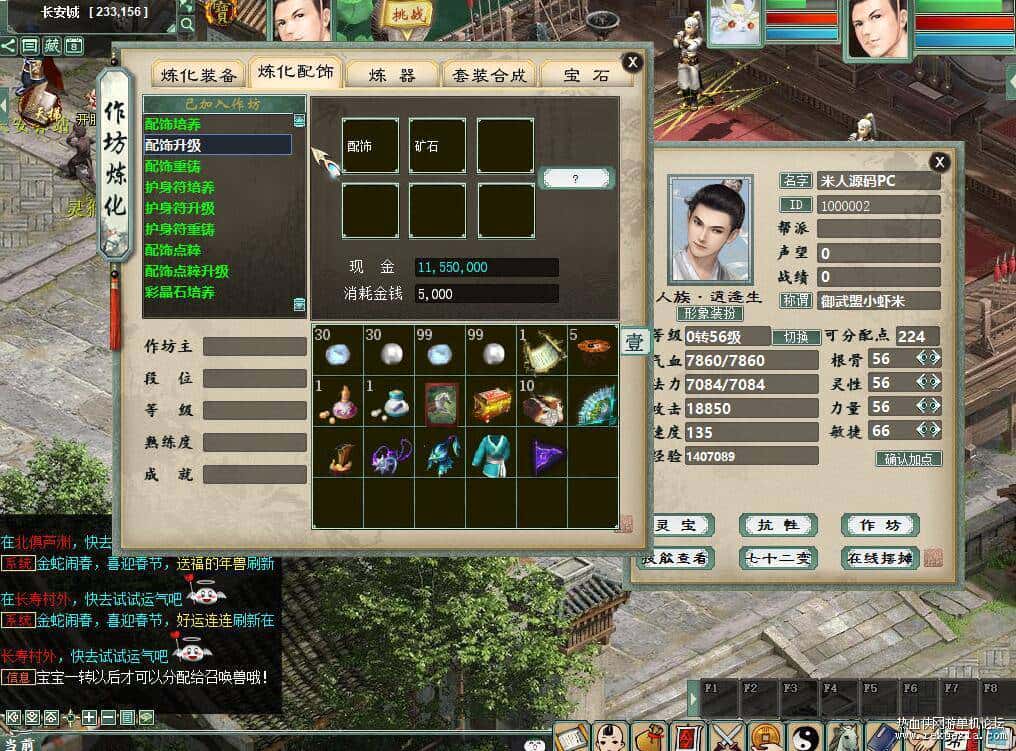Select the 套装合成 tab
Image resolution: width=1016 pixels, height=751 pixels.
coord(488,75)
